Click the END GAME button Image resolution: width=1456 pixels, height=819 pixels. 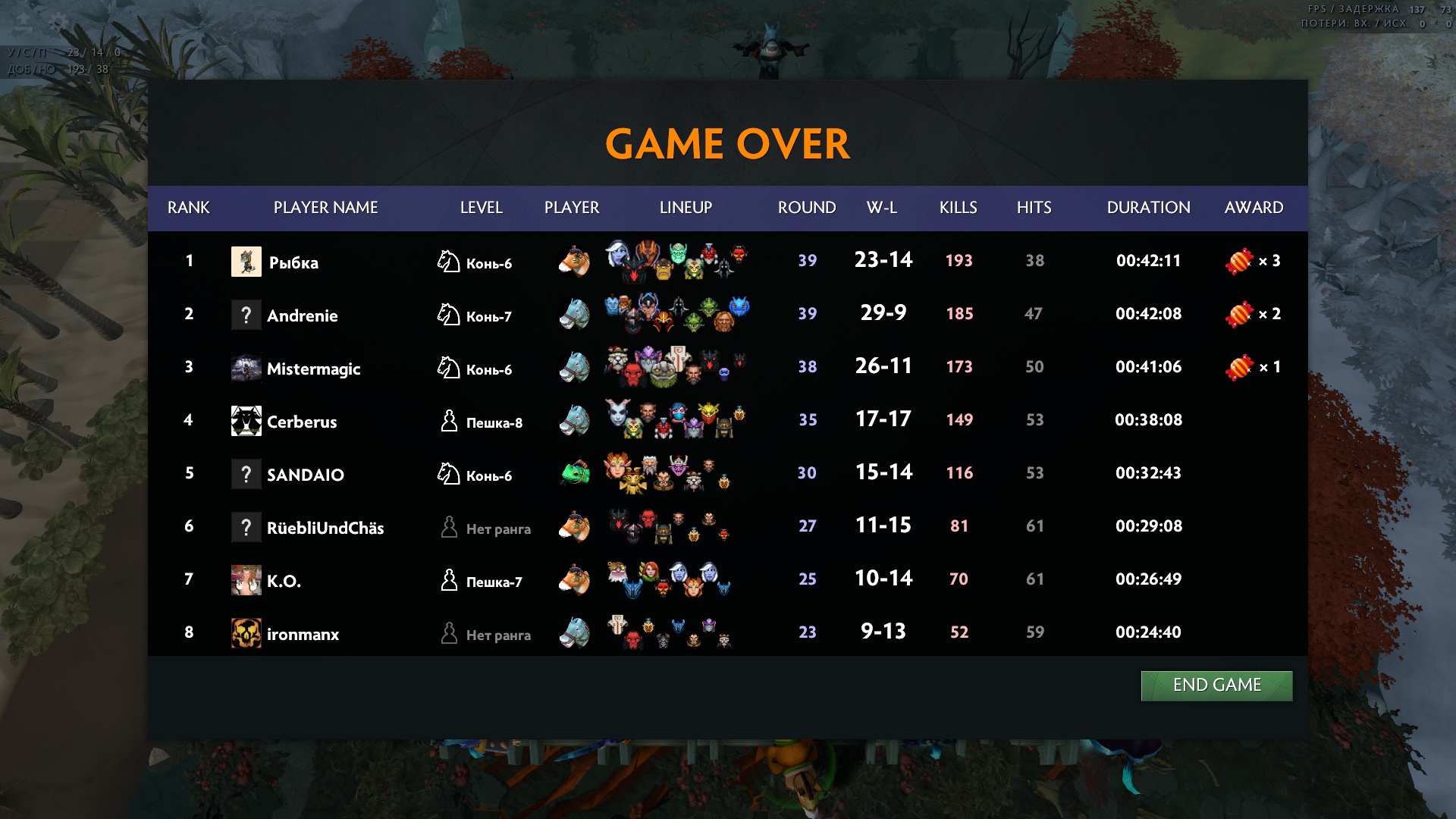pos(1216,686)
